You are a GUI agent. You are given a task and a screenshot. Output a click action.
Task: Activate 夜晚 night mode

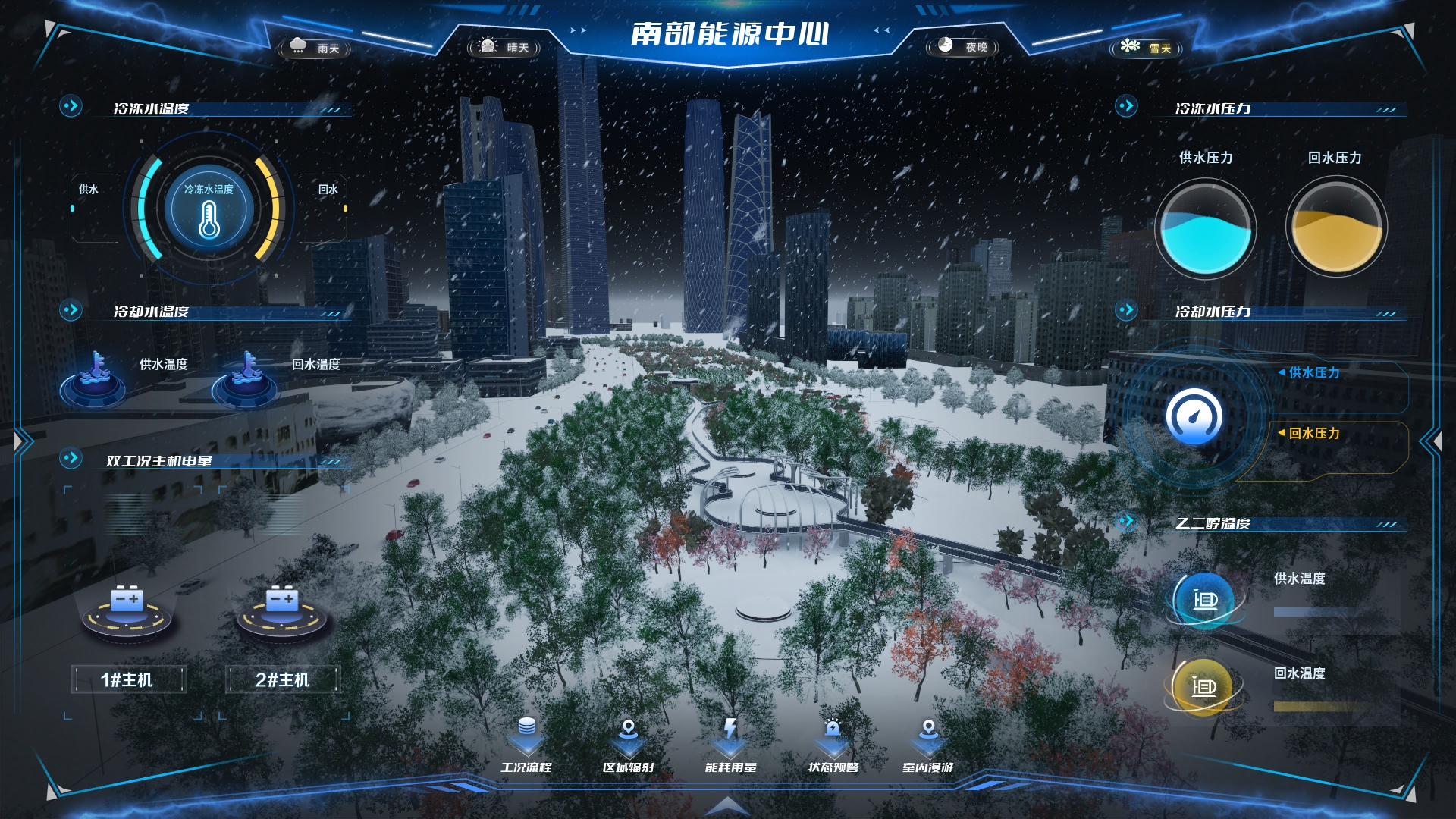[962, 46]
